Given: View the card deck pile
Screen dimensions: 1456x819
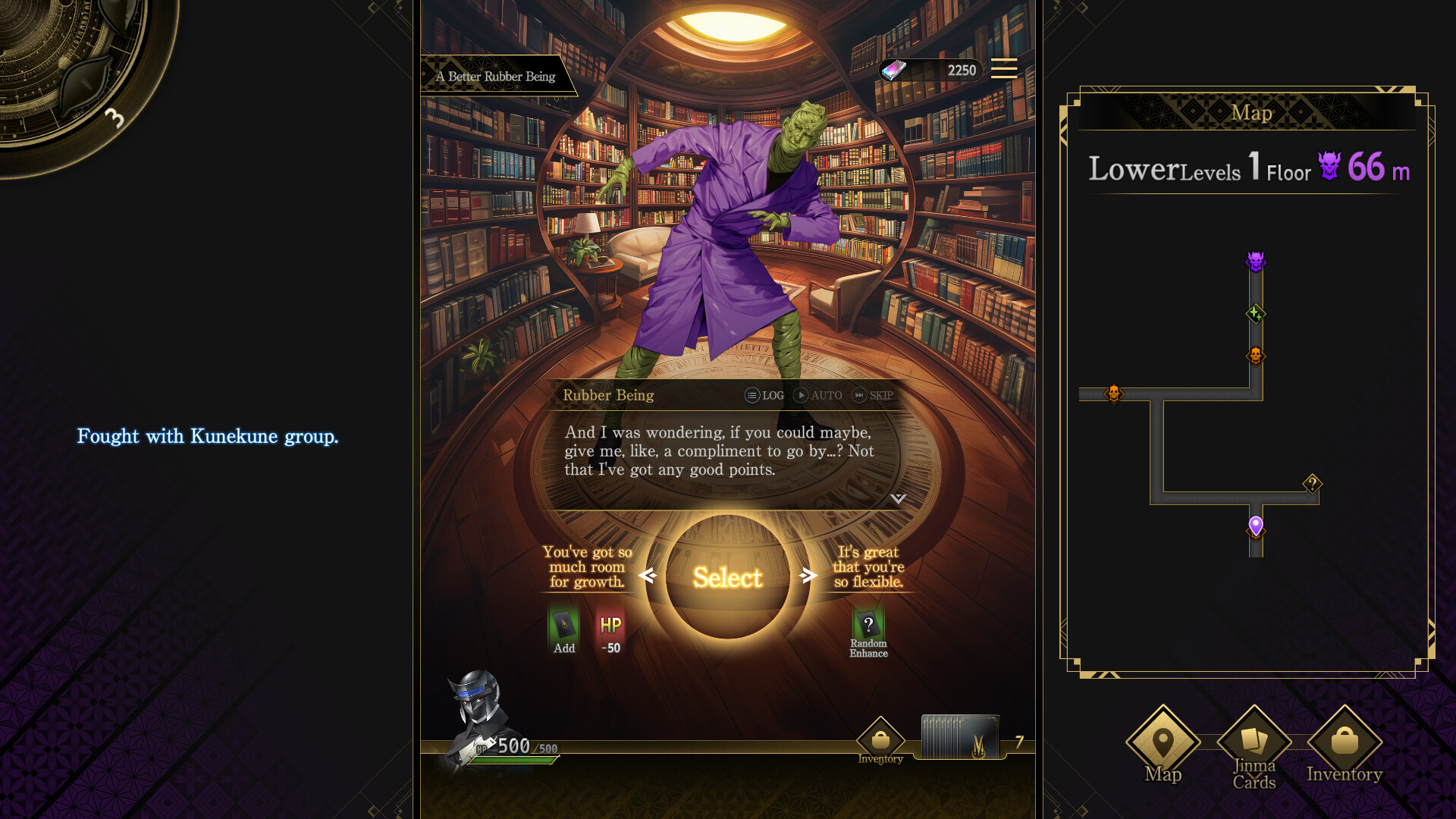Looking at the screenshot, I should (960, 736).
